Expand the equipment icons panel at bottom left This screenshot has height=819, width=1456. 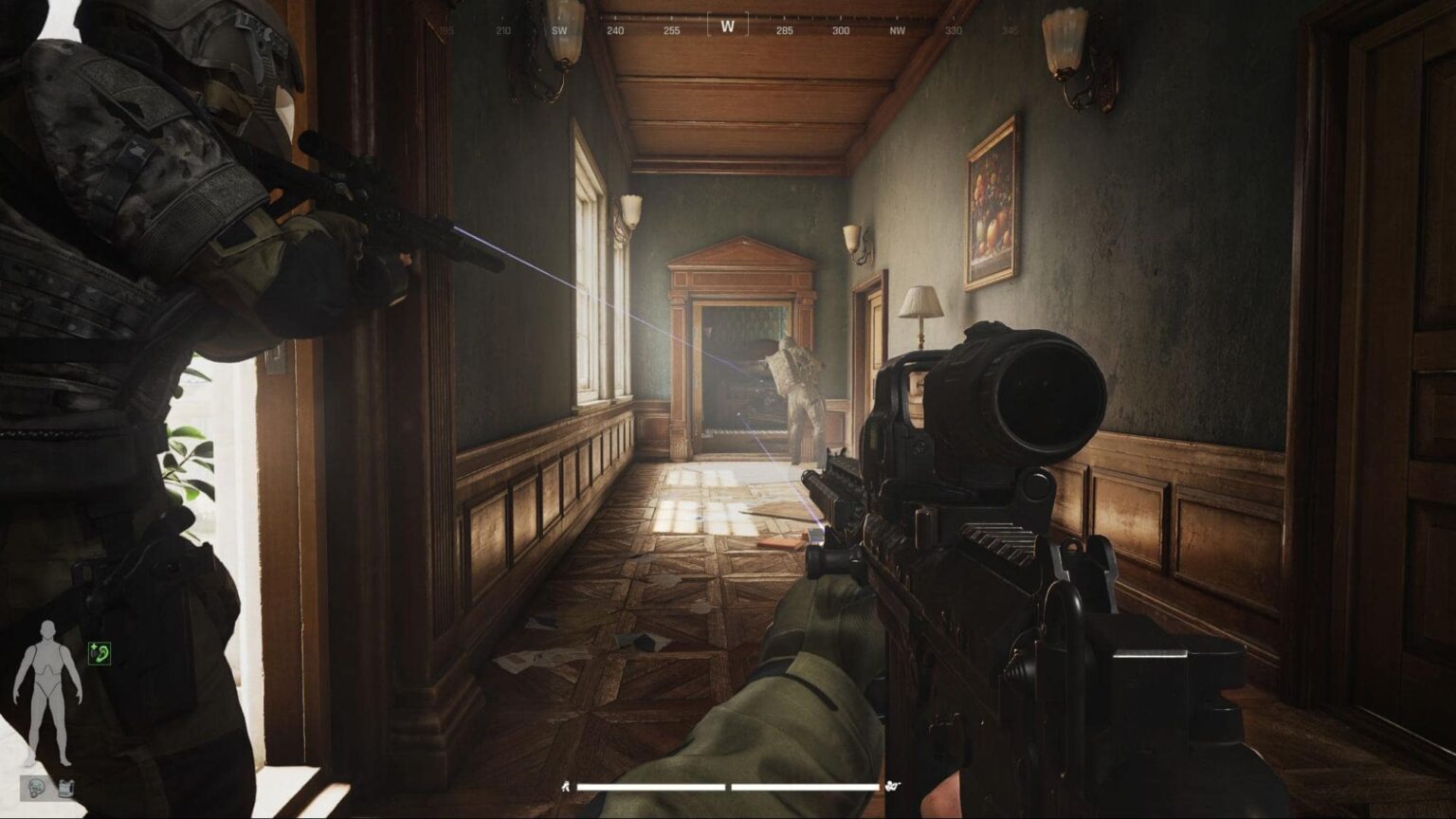click(x=50, y=787)
